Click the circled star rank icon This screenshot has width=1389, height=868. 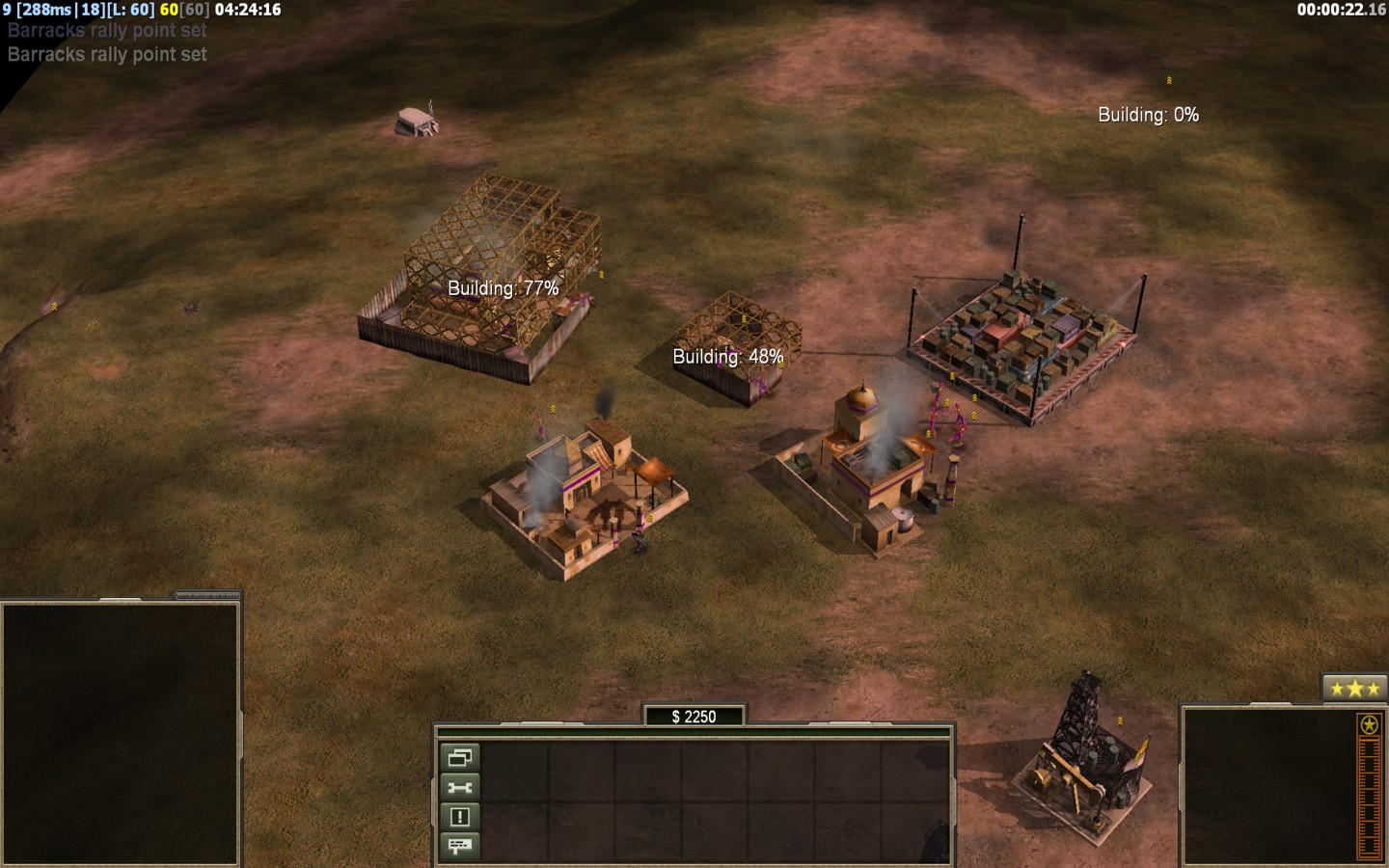coord(1369,724)
